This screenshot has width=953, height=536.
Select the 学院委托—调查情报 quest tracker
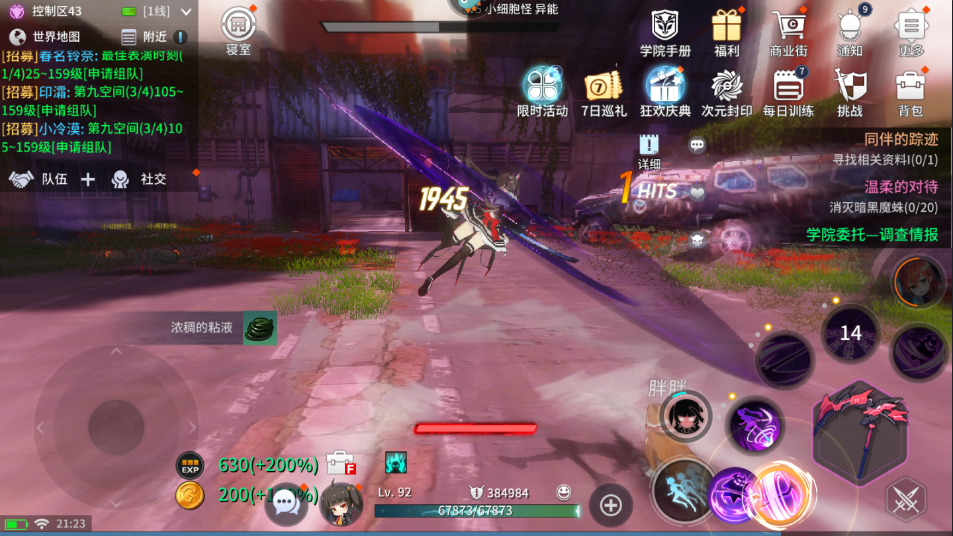872,234
